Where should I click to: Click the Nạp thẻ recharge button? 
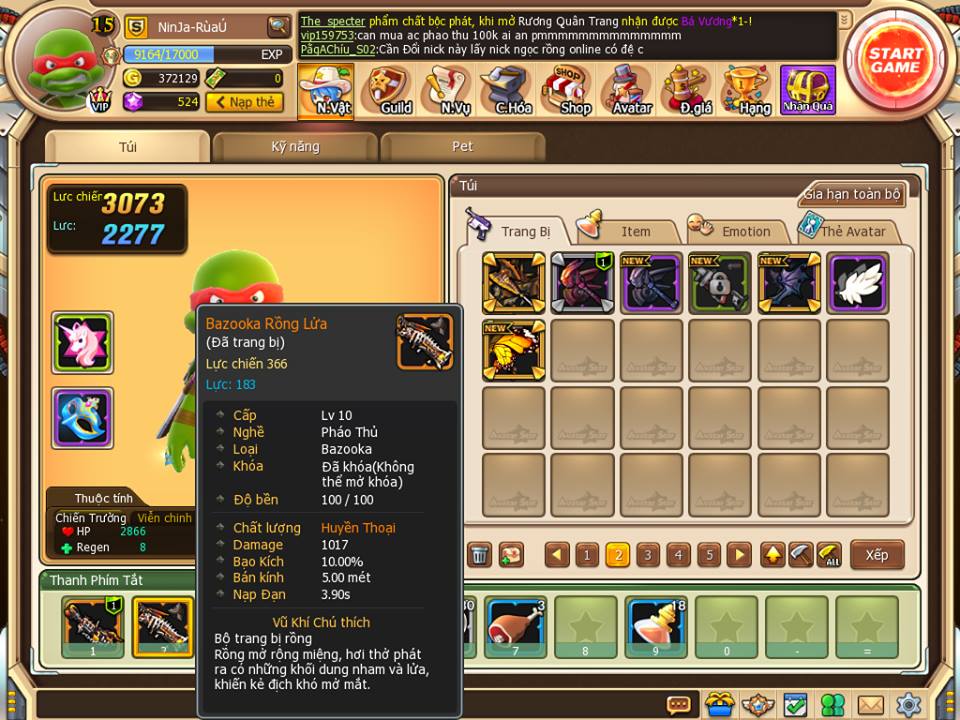[x=245, y=102]
